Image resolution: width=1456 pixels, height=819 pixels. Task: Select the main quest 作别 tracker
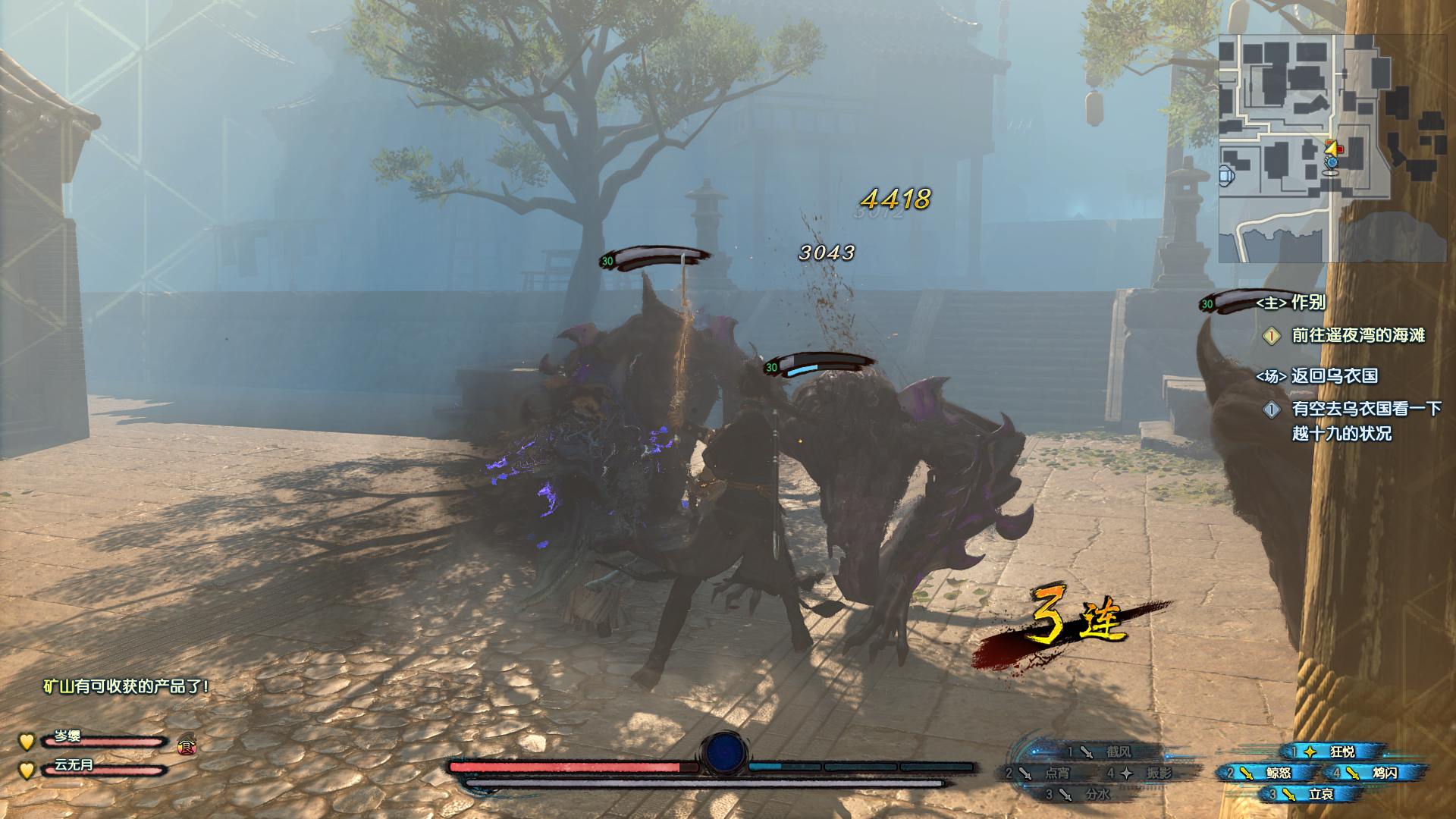pos(1291,303)
